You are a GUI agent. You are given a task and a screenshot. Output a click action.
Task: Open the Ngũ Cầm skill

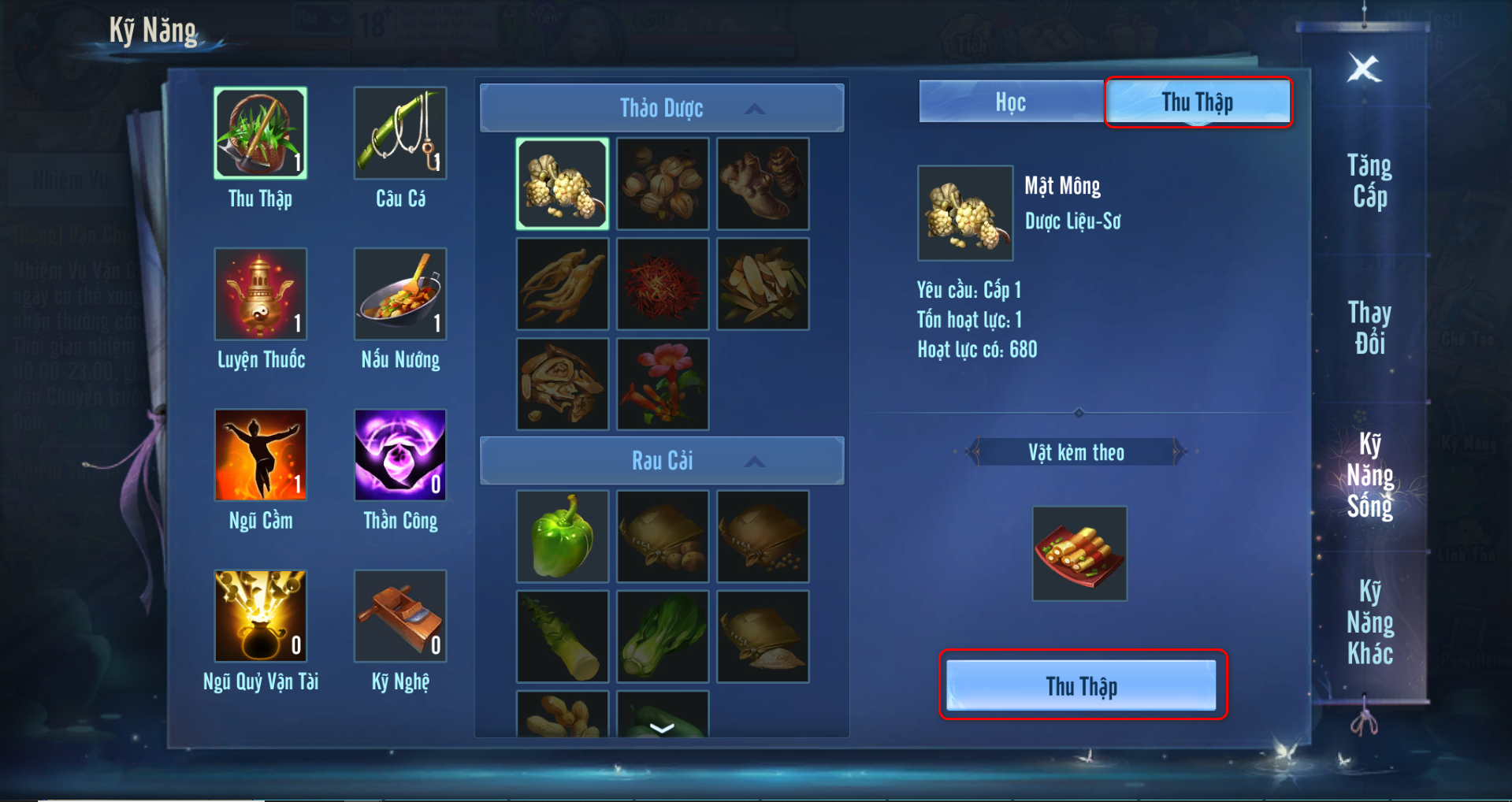[x=261, y=455]
